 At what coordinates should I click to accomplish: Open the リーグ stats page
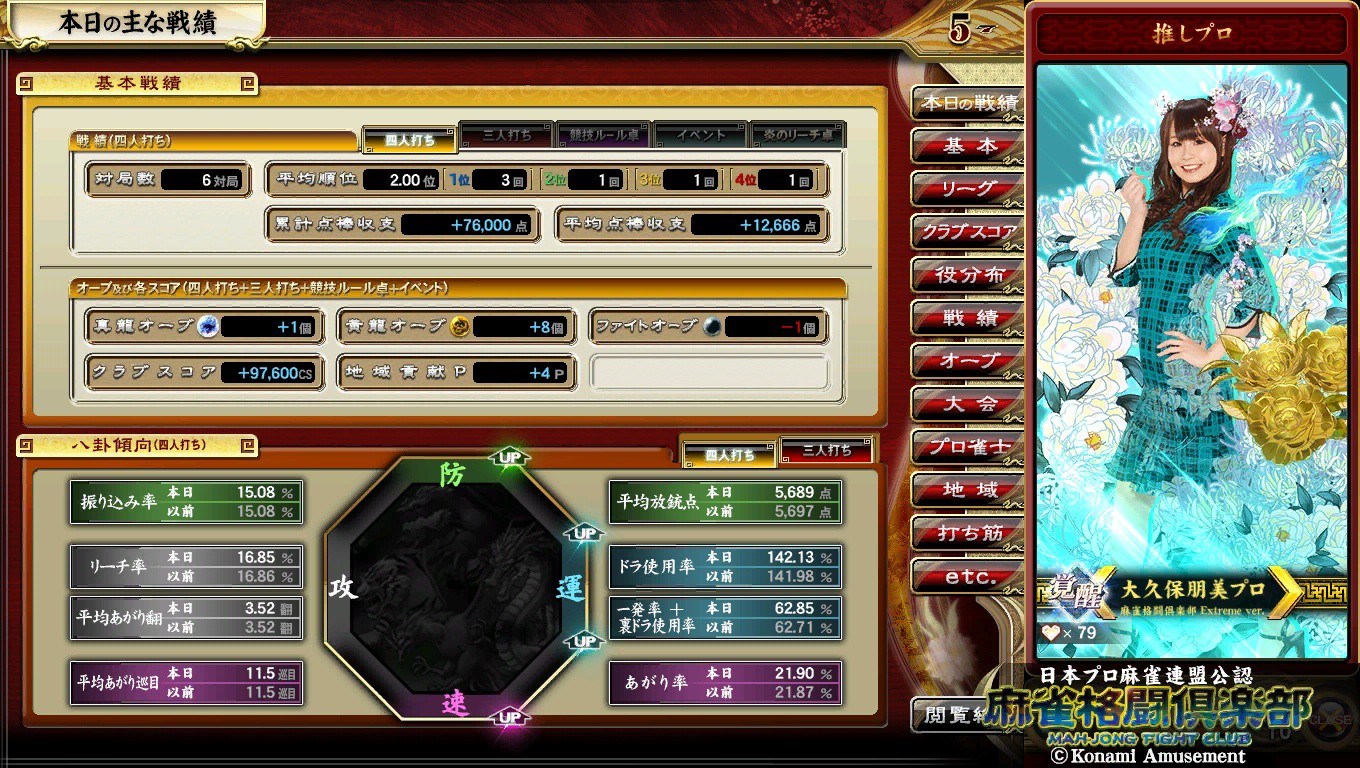coord(968,189)
